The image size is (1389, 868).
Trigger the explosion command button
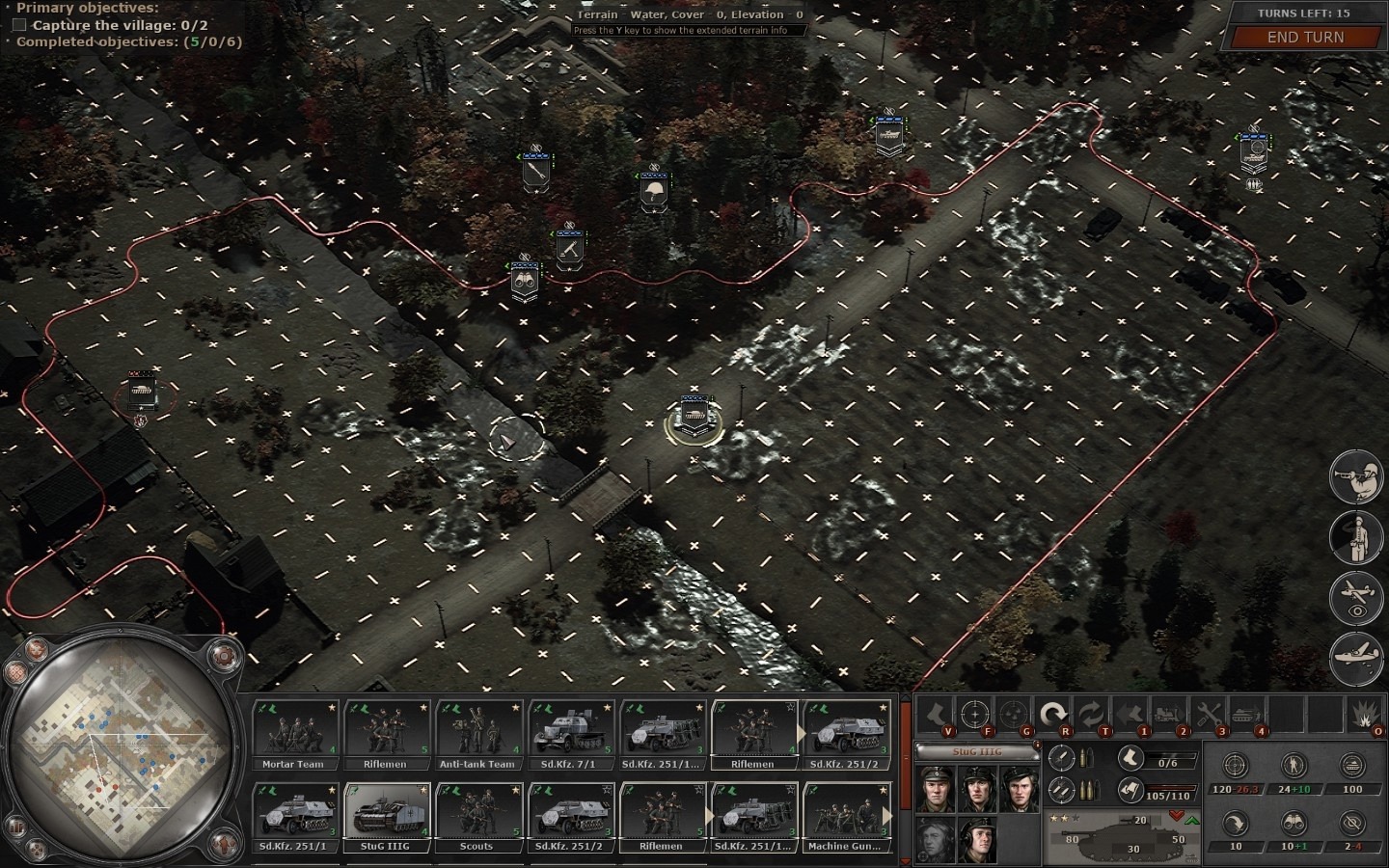point(1364,715)
